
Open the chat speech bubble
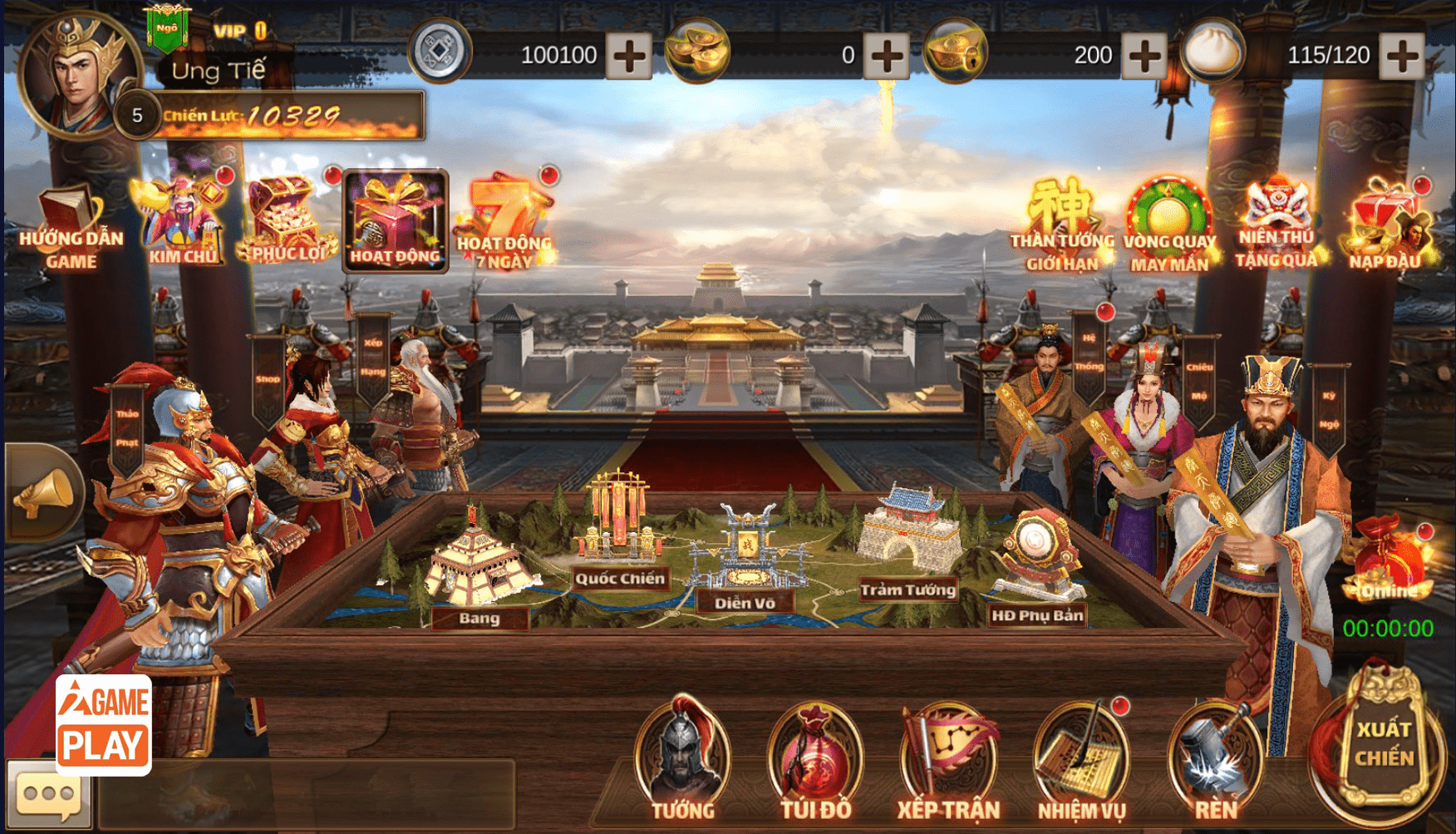point(48,795)
